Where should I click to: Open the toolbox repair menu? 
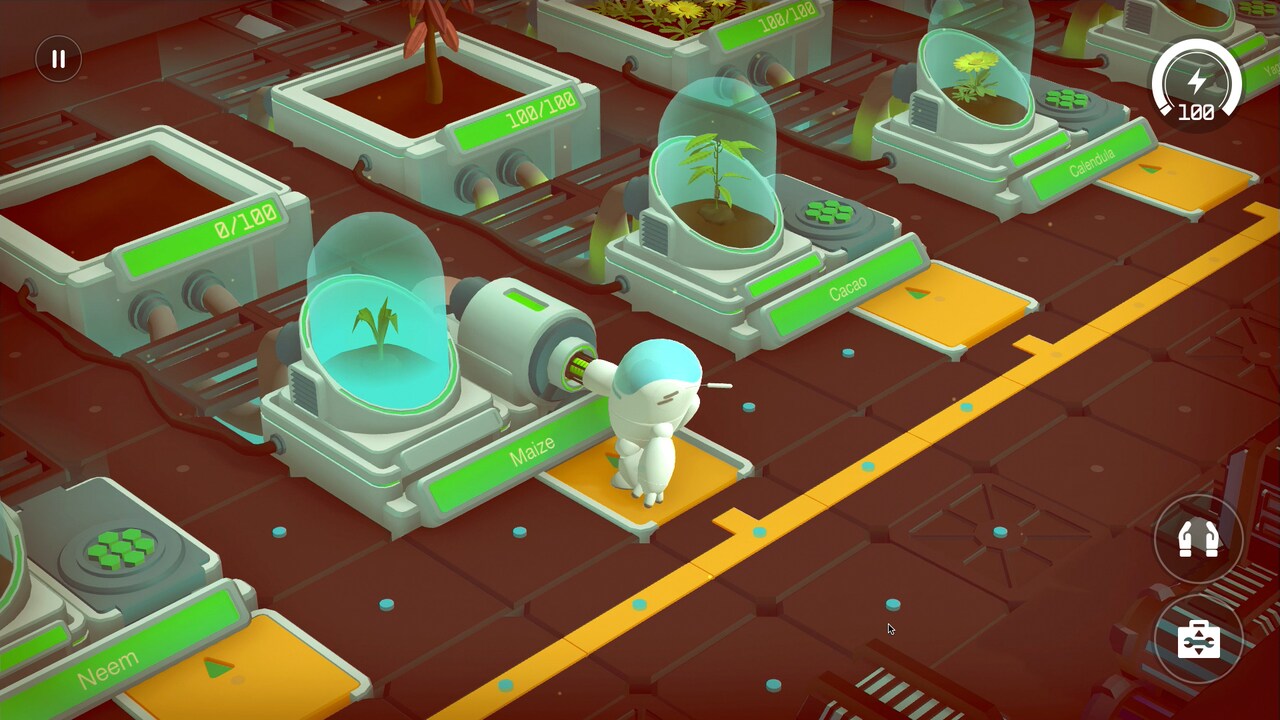coord(1199,639)
